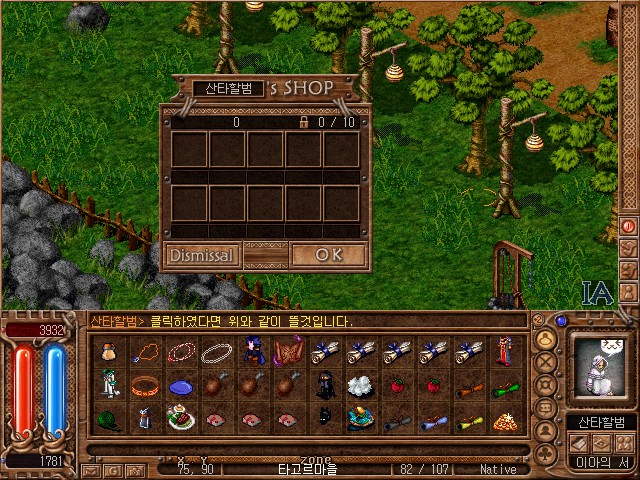Confirm the shop with the OK button
Screen dimensions: 640x480
[x=328, y=255]
